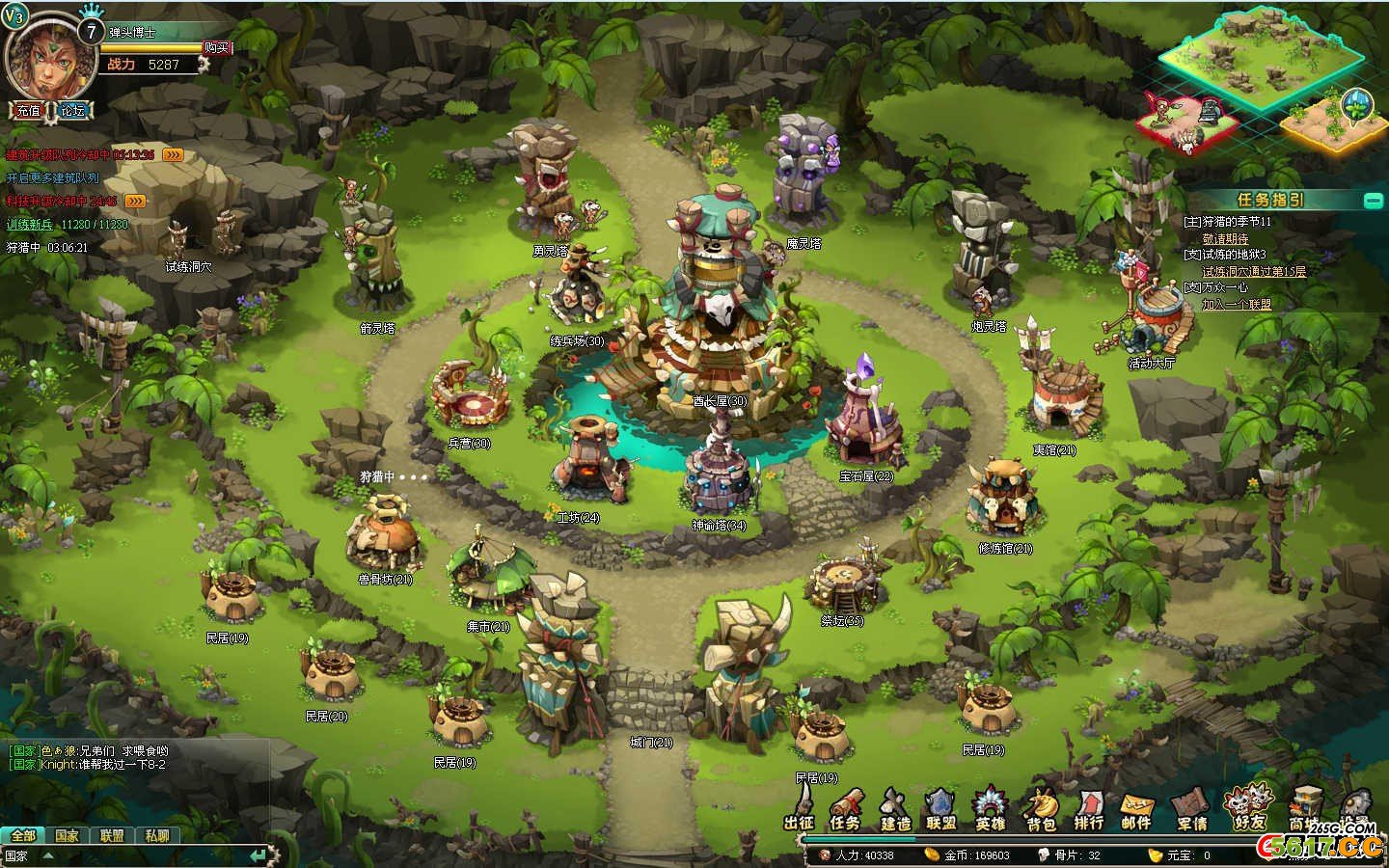Click the 训练新兵 train recruits link

point(31,224)
